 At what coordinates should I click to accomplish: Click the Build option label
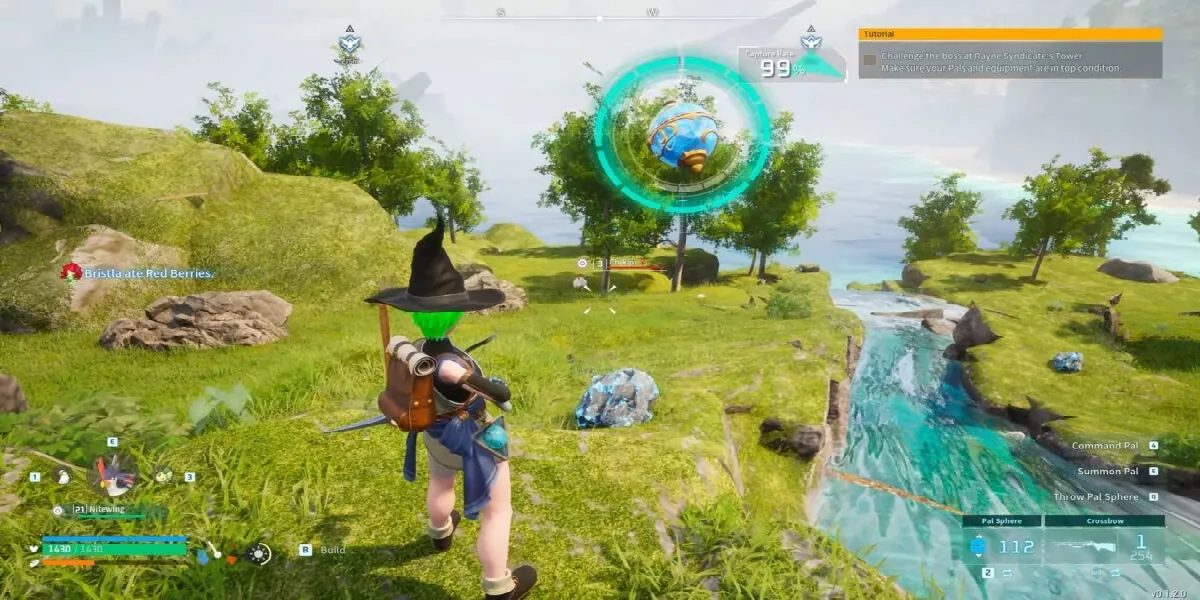[x=333, y=549]
